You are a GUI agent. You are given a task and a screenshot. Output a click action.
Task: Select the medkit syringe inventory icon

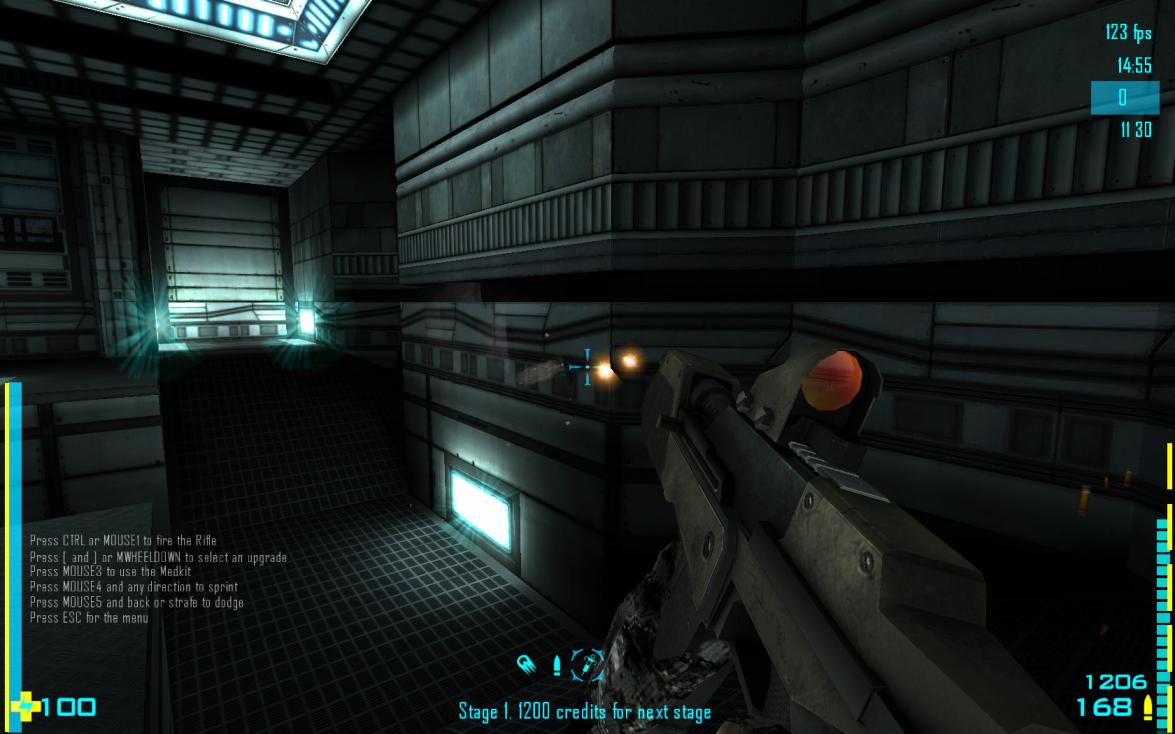[588, 664]
